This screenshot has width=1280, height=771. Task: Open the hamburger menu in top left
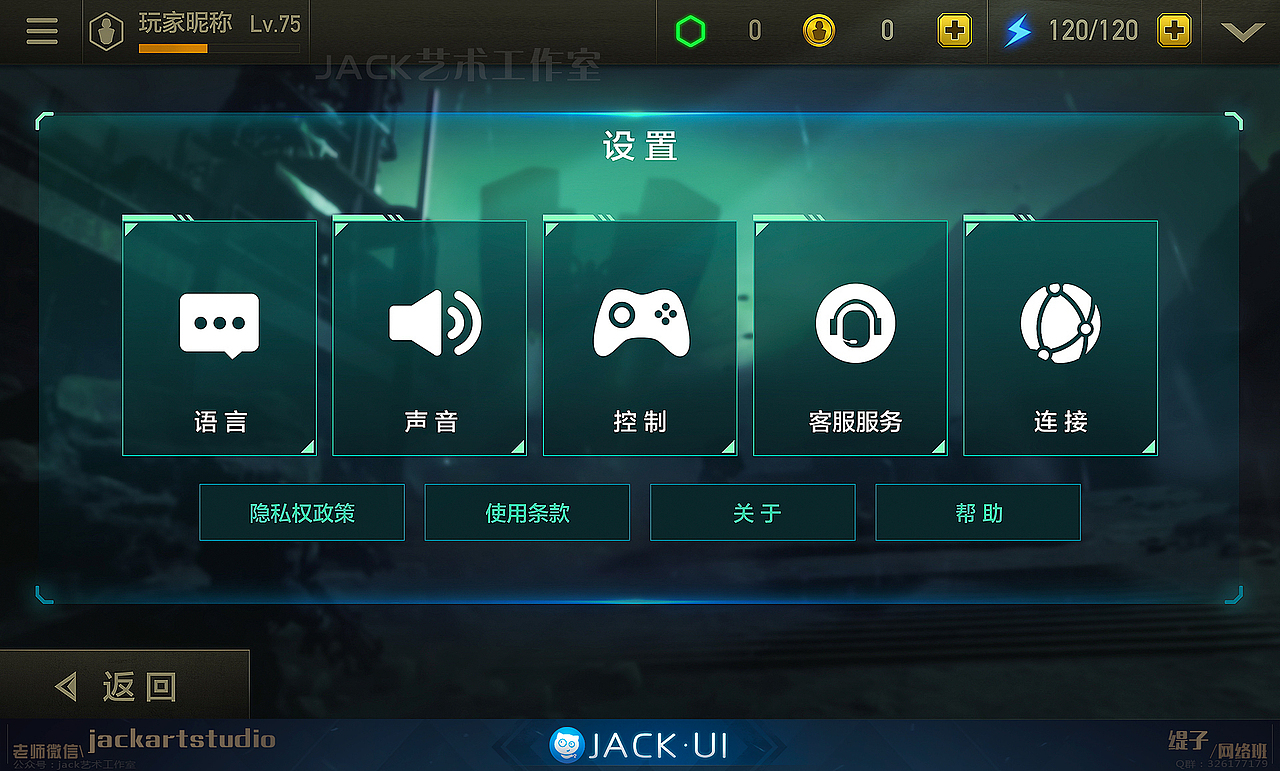tap(41, 30)
